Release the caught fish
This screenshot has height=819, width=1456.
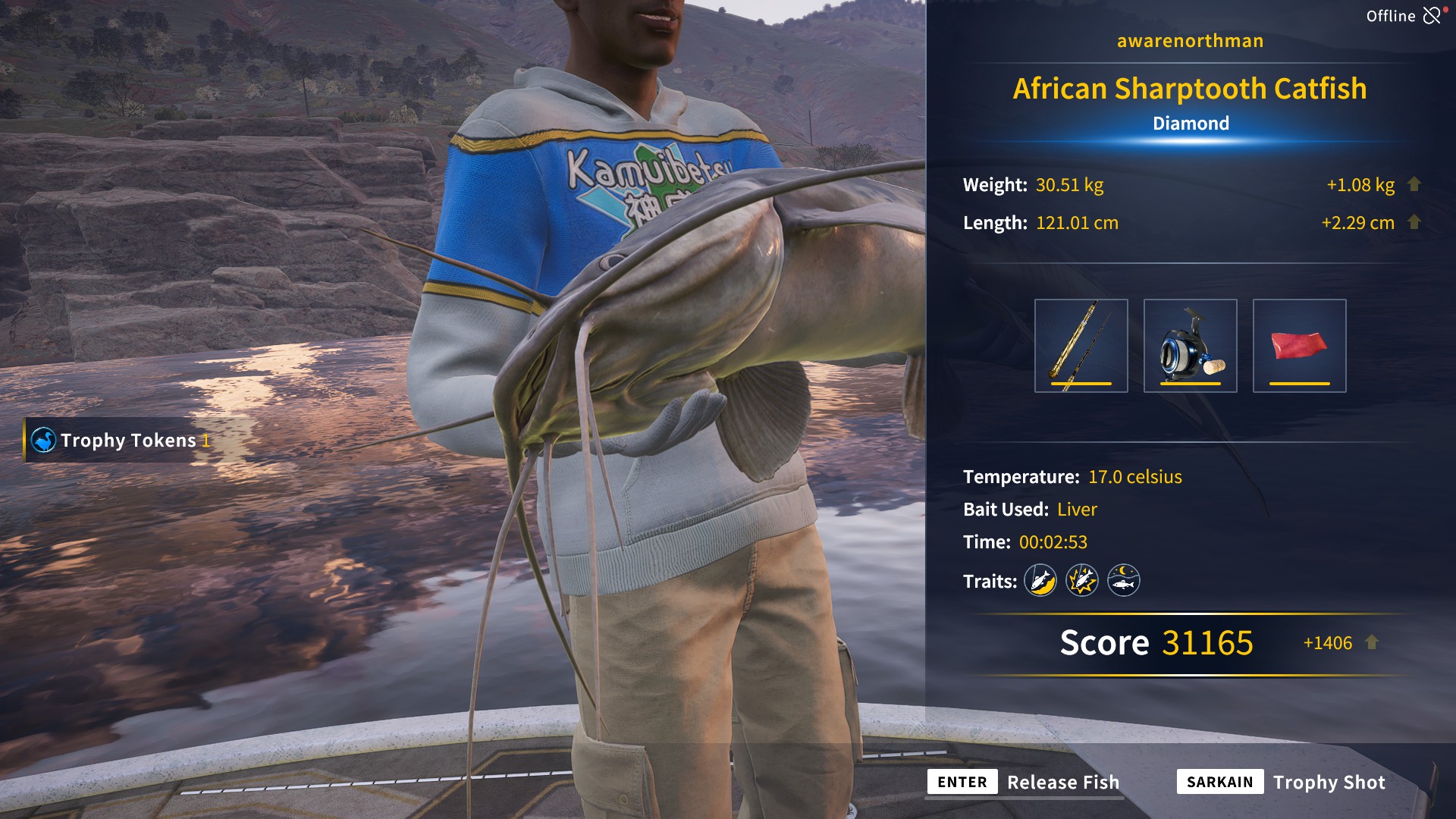(1024, 782)
